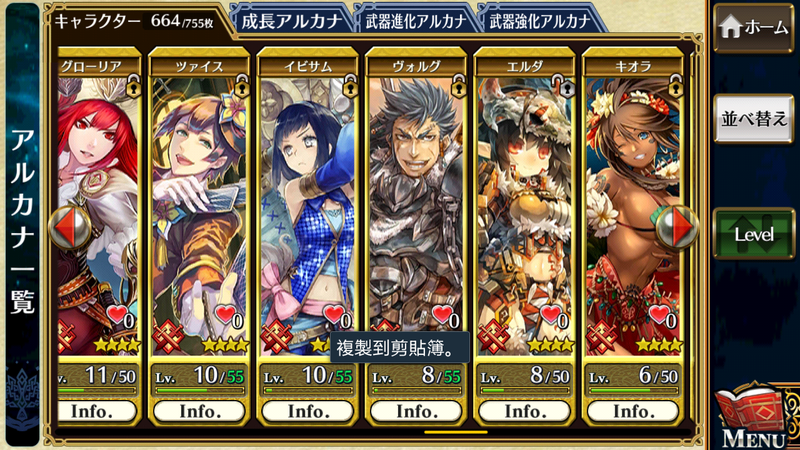The height and width of the screenshot is (450, 800).
Task: Open the 並べ替え sort options
Action: tap(754, 119)
